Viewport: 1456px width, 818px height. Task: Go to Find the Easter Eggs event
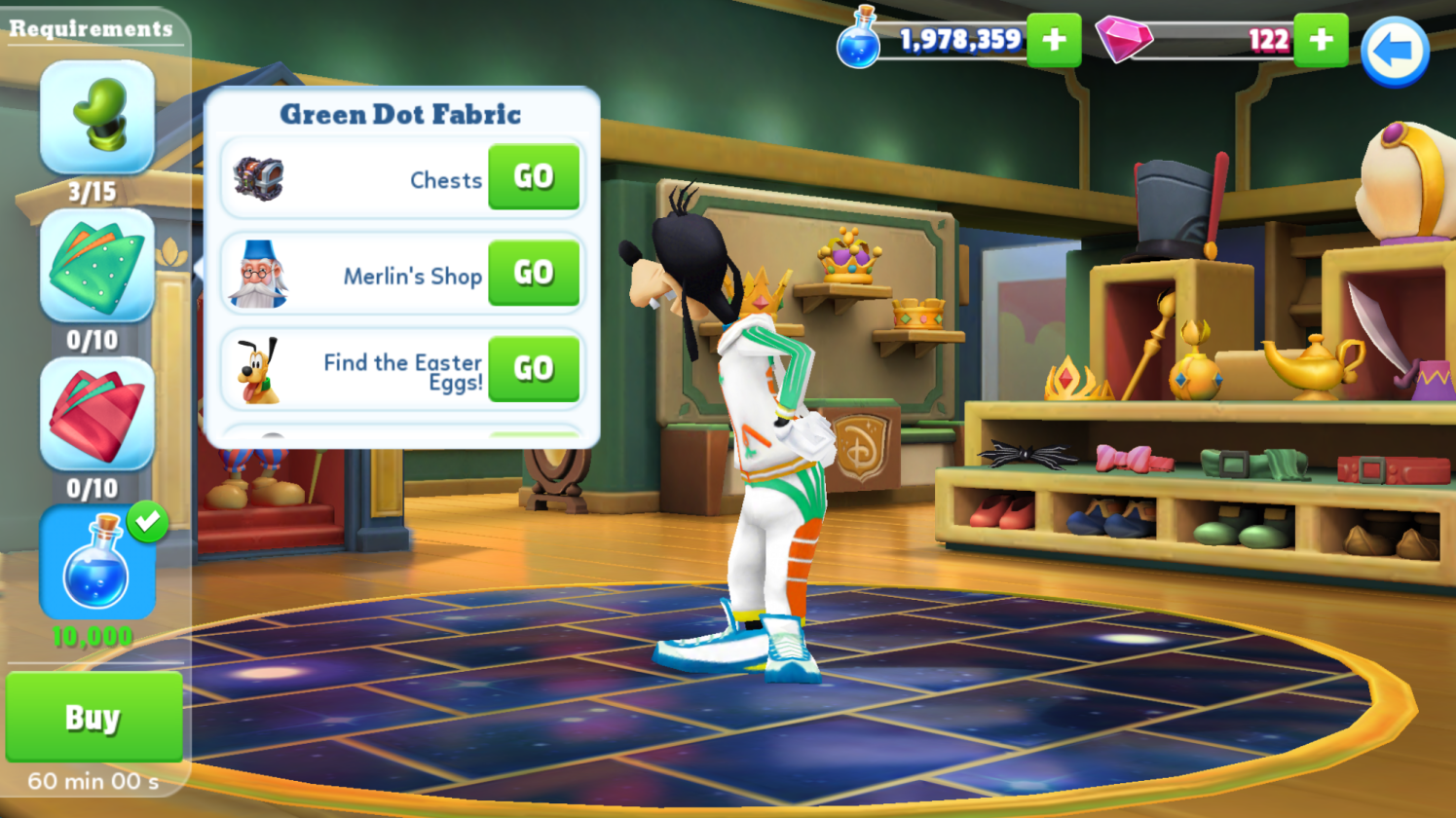533,368
